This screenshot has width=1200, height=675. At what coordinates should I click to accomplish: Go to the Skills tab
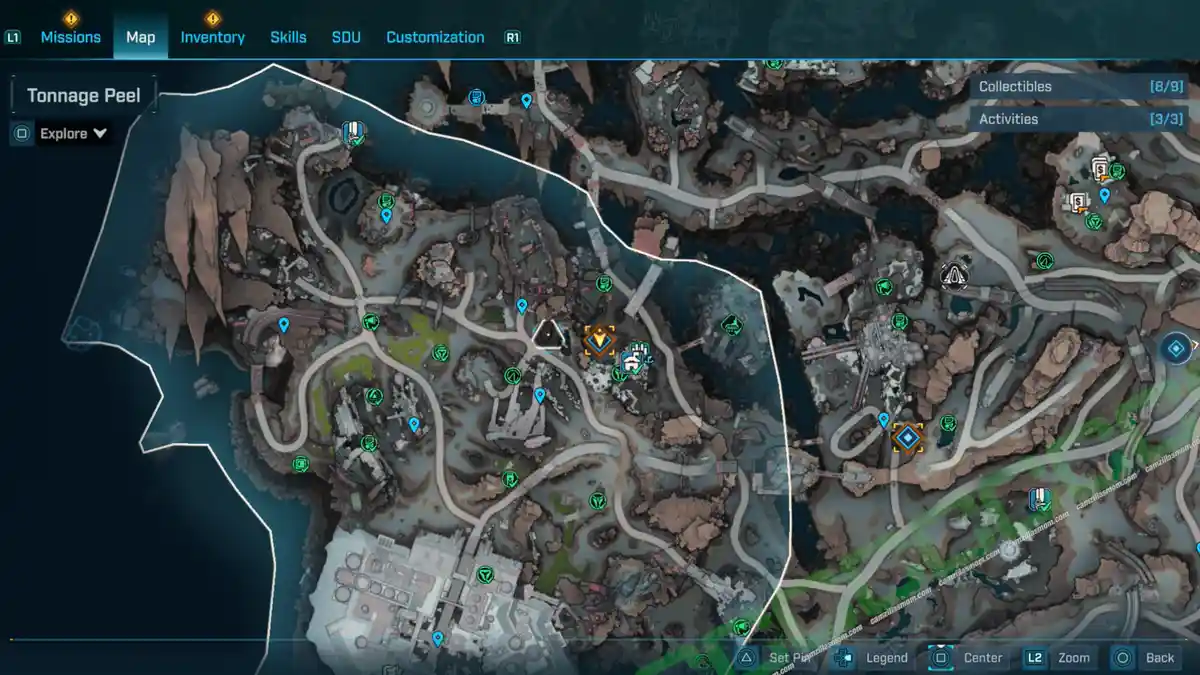(288, 37)
